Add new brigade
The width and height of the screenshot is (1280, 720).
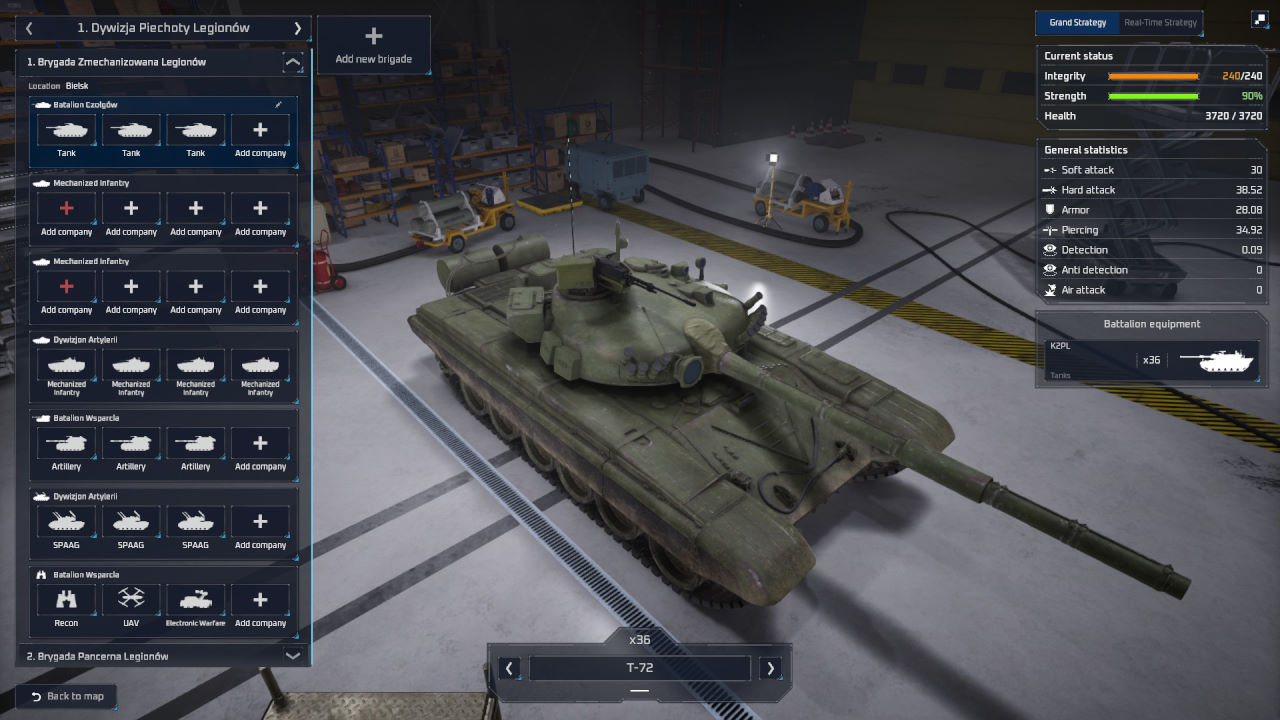click(373, 46)
